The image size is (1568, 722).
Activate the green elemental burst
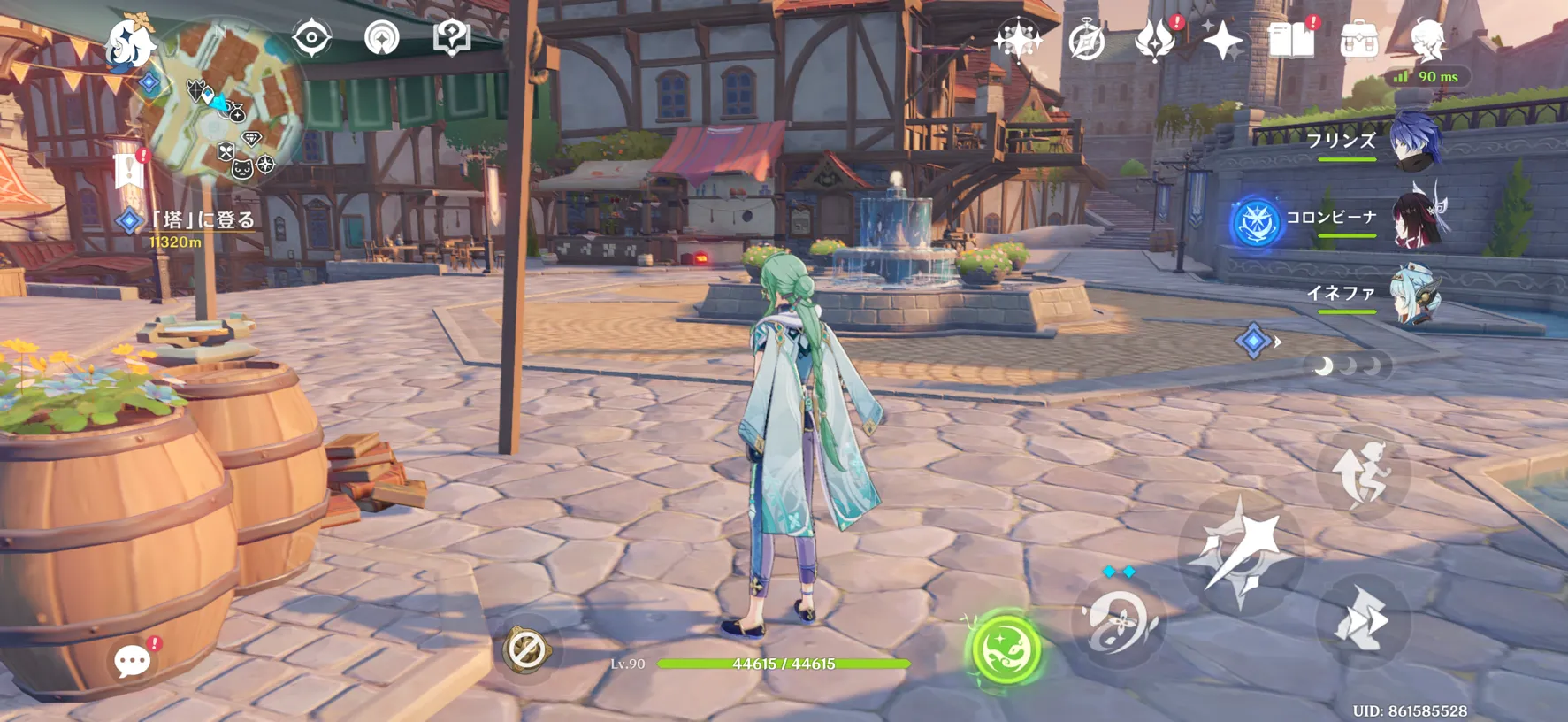tap(1006, 650)
